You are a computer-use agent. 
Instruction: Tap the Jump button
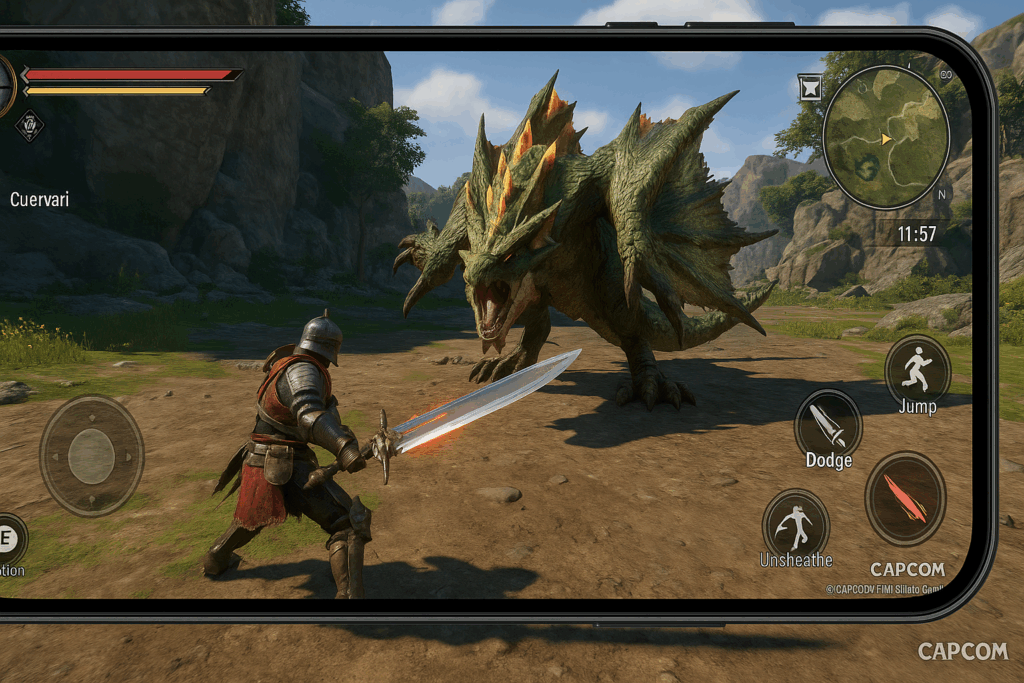[917, 369]
